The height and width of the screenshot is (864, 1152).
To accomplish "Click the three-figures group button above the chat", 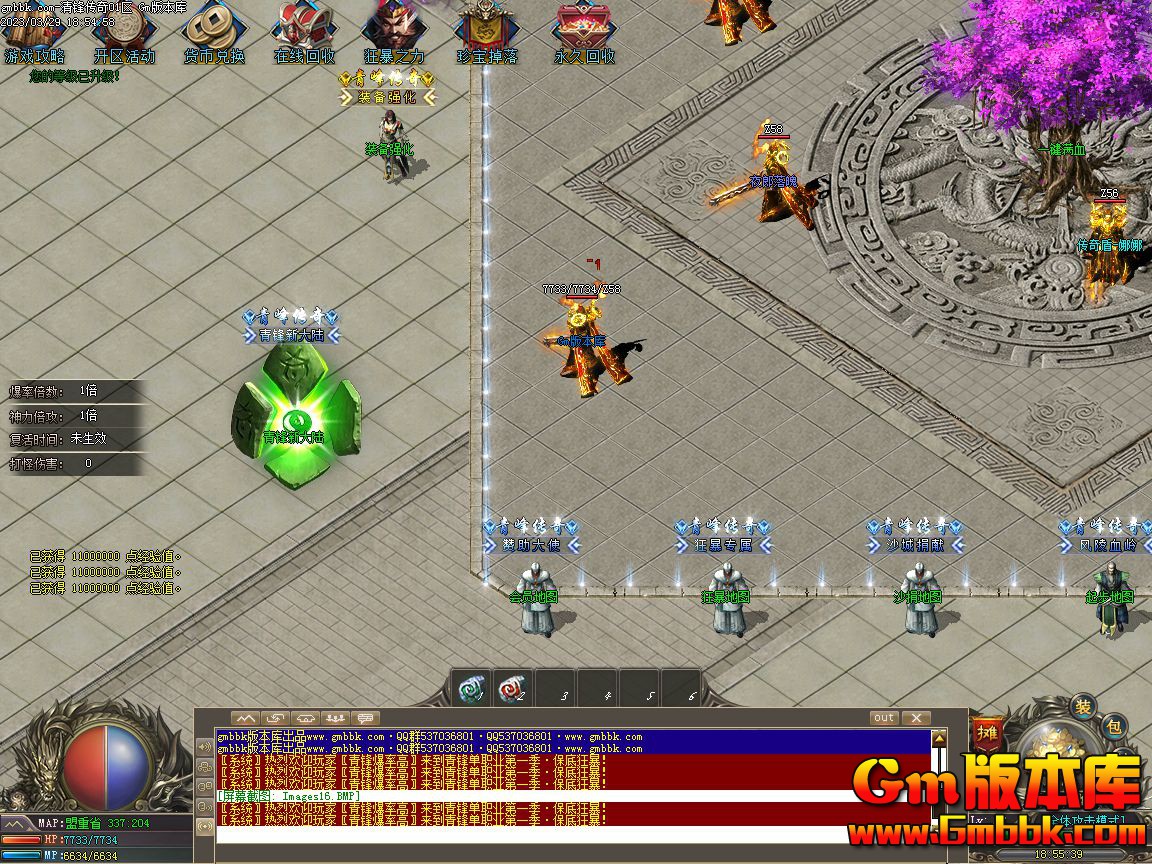I will [336, 718].
